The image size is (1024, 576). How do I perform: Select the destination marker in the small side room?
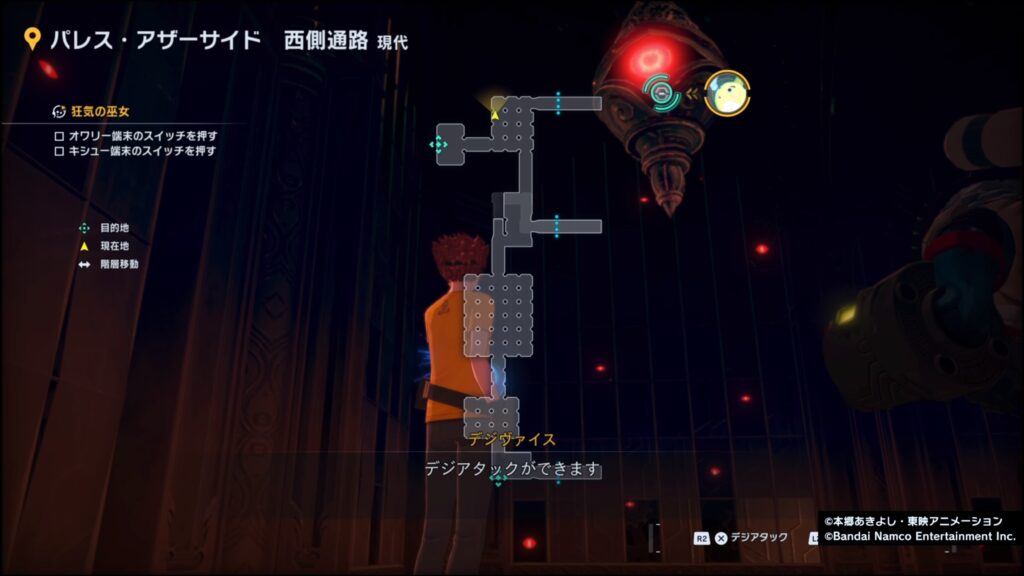click(x=438, y=145)
